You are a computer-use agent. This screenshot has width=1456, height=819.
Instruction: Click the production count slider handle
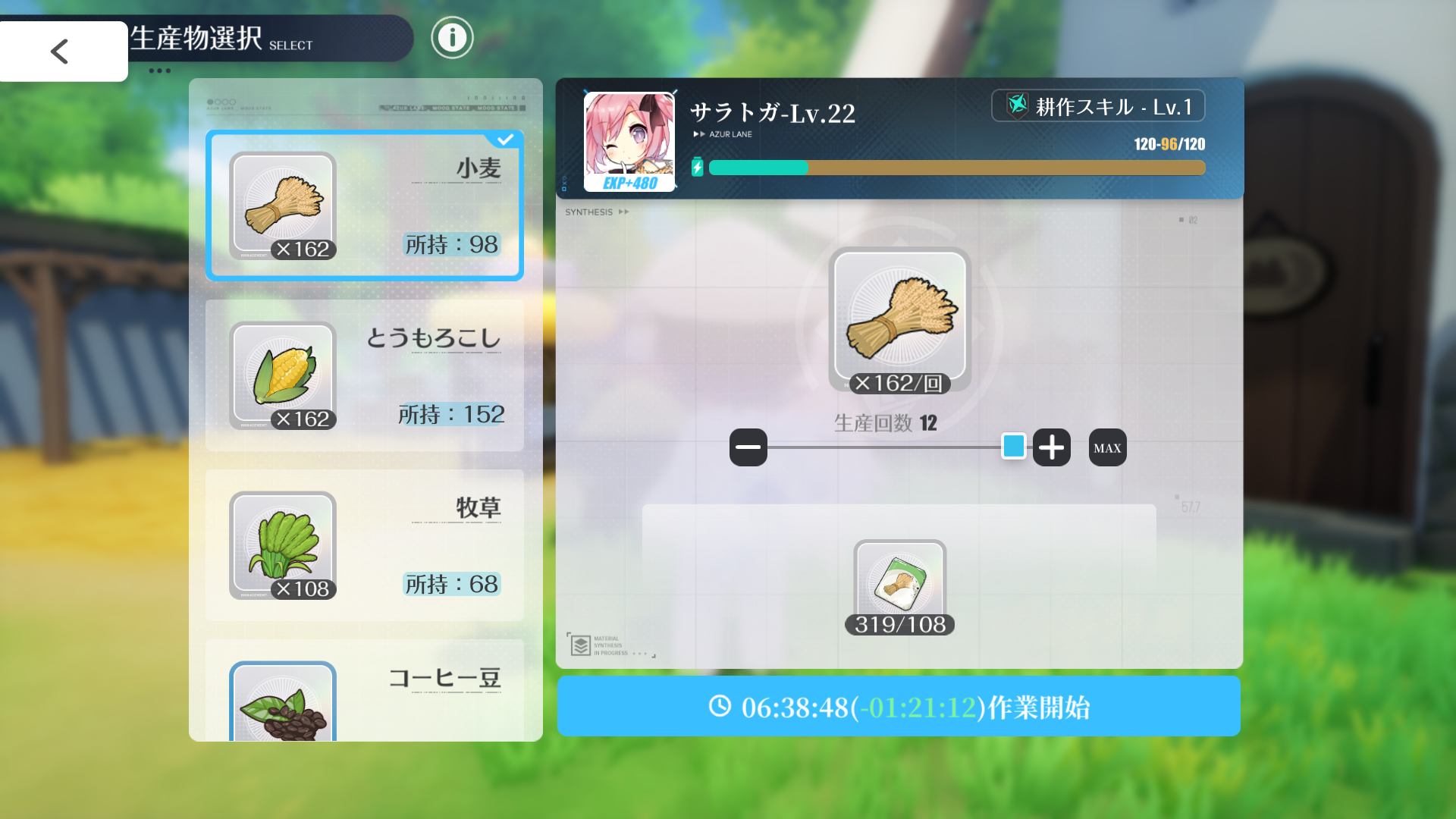[x=1013, y=446]
